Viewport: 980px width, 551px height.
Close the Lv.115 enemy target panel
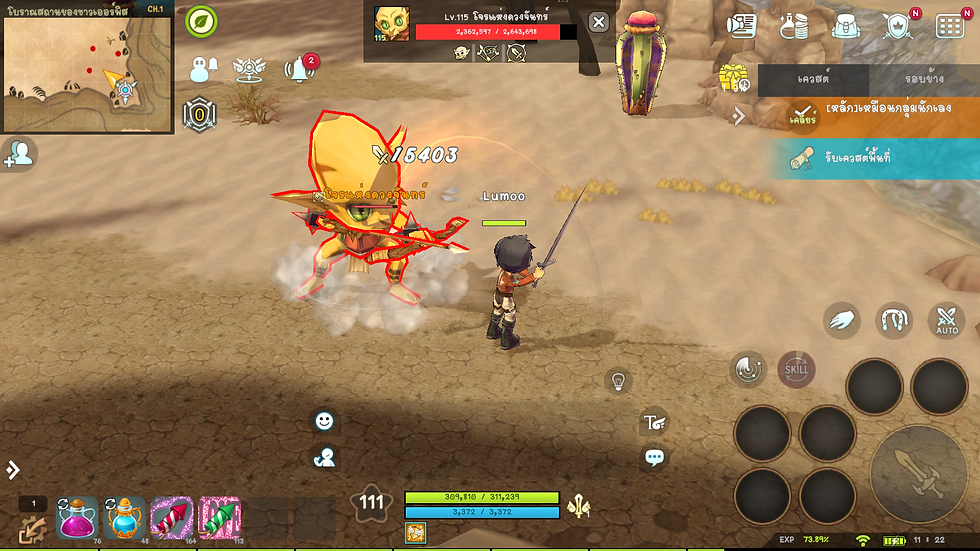pos(597,22)
